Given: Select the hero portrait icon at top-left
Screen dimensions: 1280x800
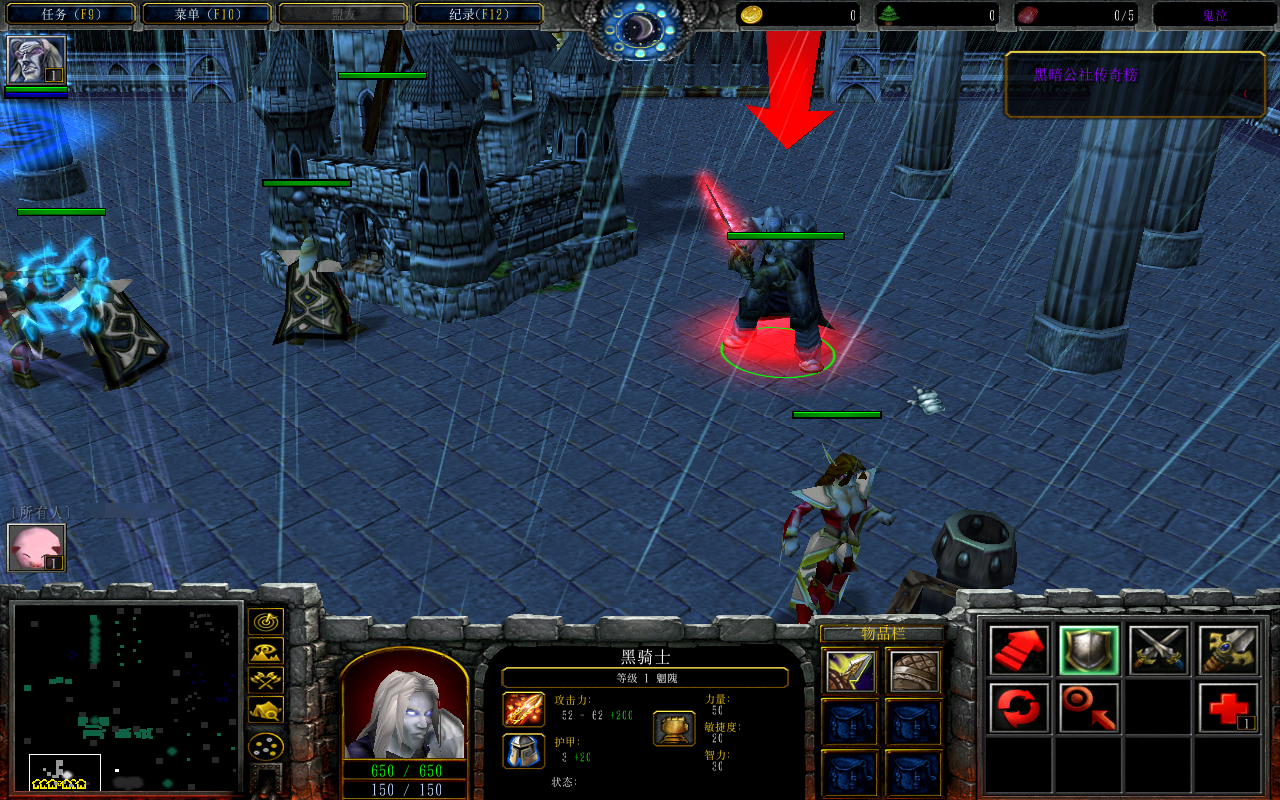Looking at the screenshot, I should [36, 60].
